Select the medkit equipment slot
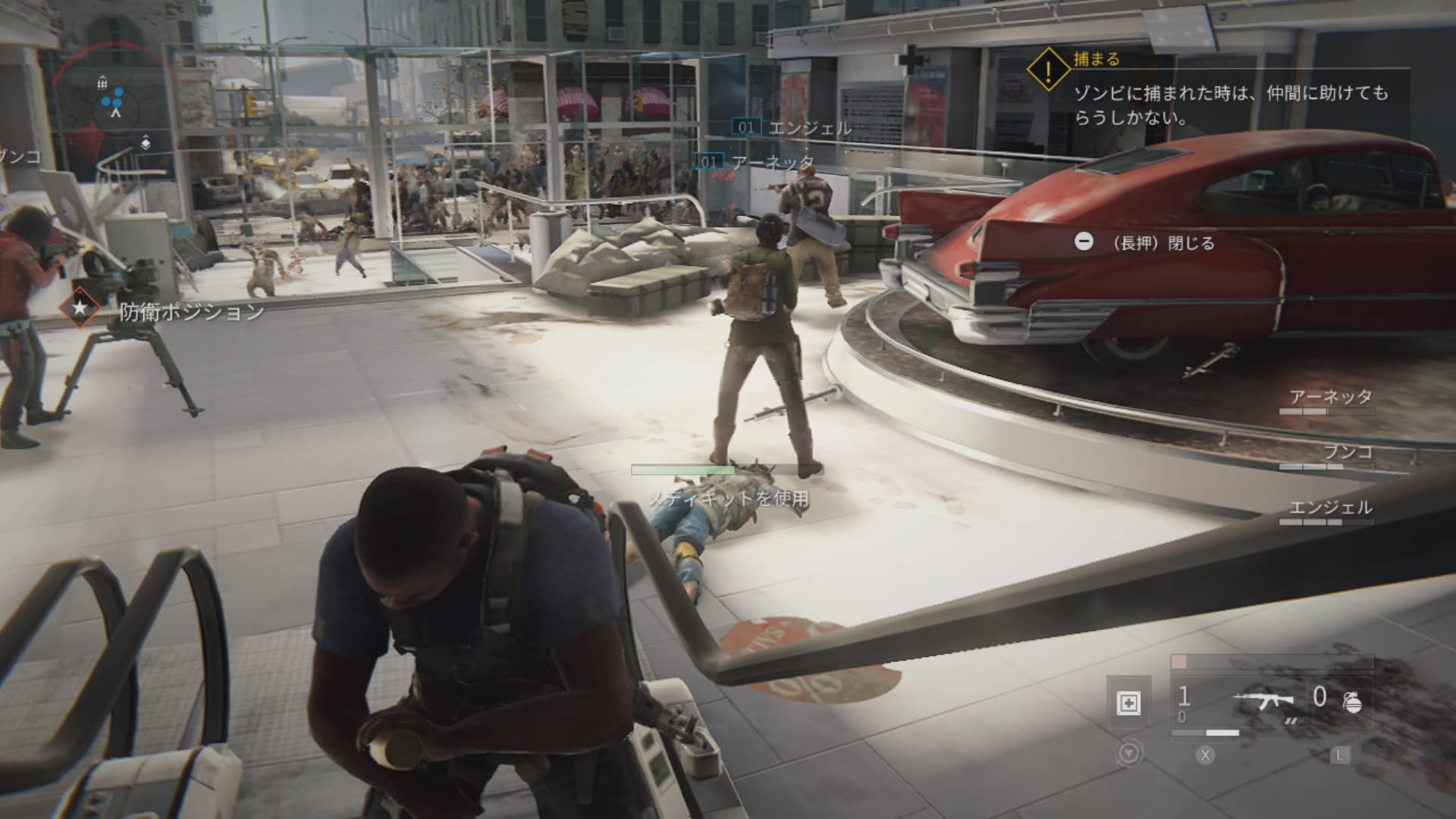 1128,703
